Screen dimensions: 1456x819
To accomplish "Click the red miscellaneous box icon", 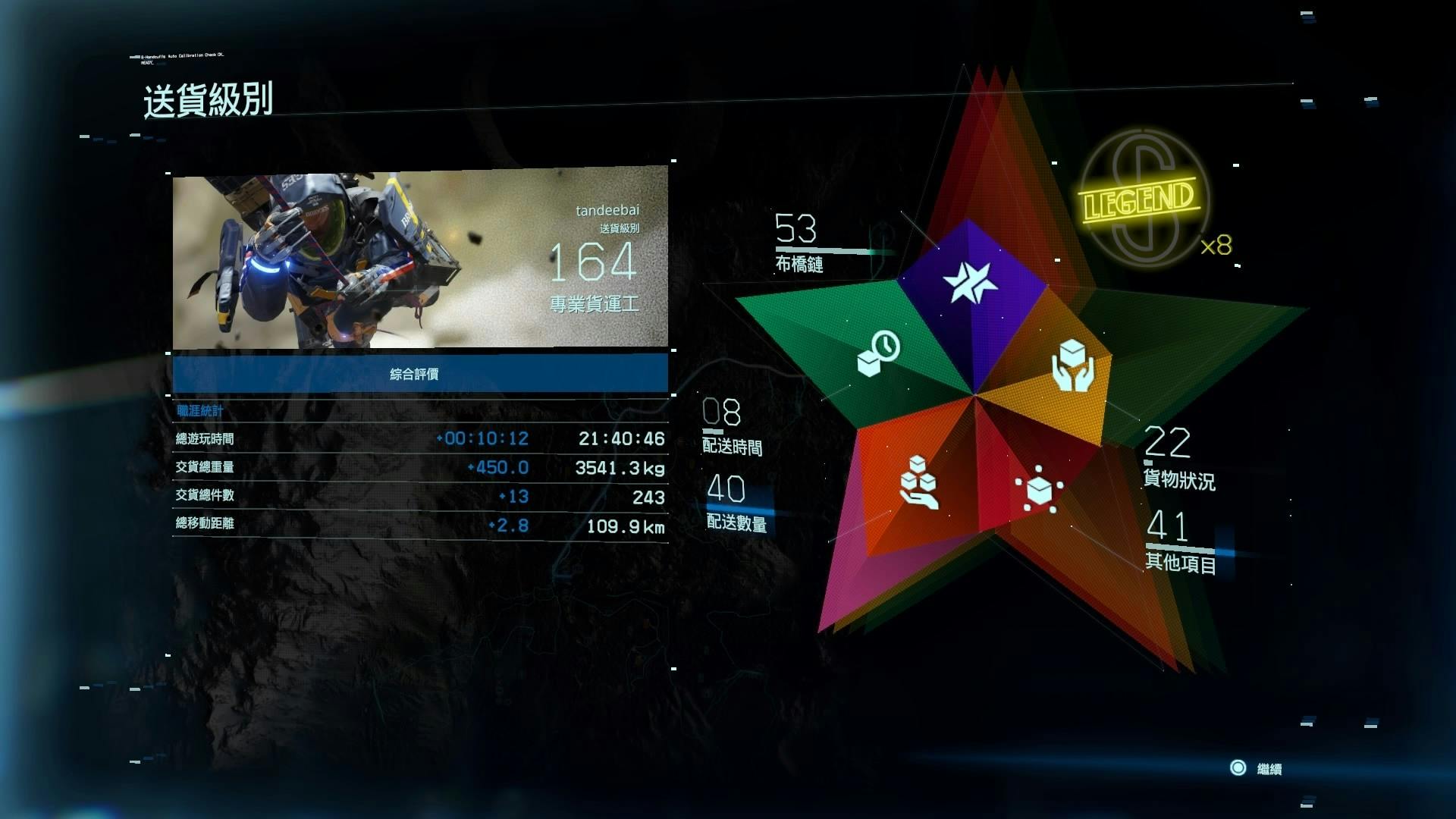I will [1039, 489].
